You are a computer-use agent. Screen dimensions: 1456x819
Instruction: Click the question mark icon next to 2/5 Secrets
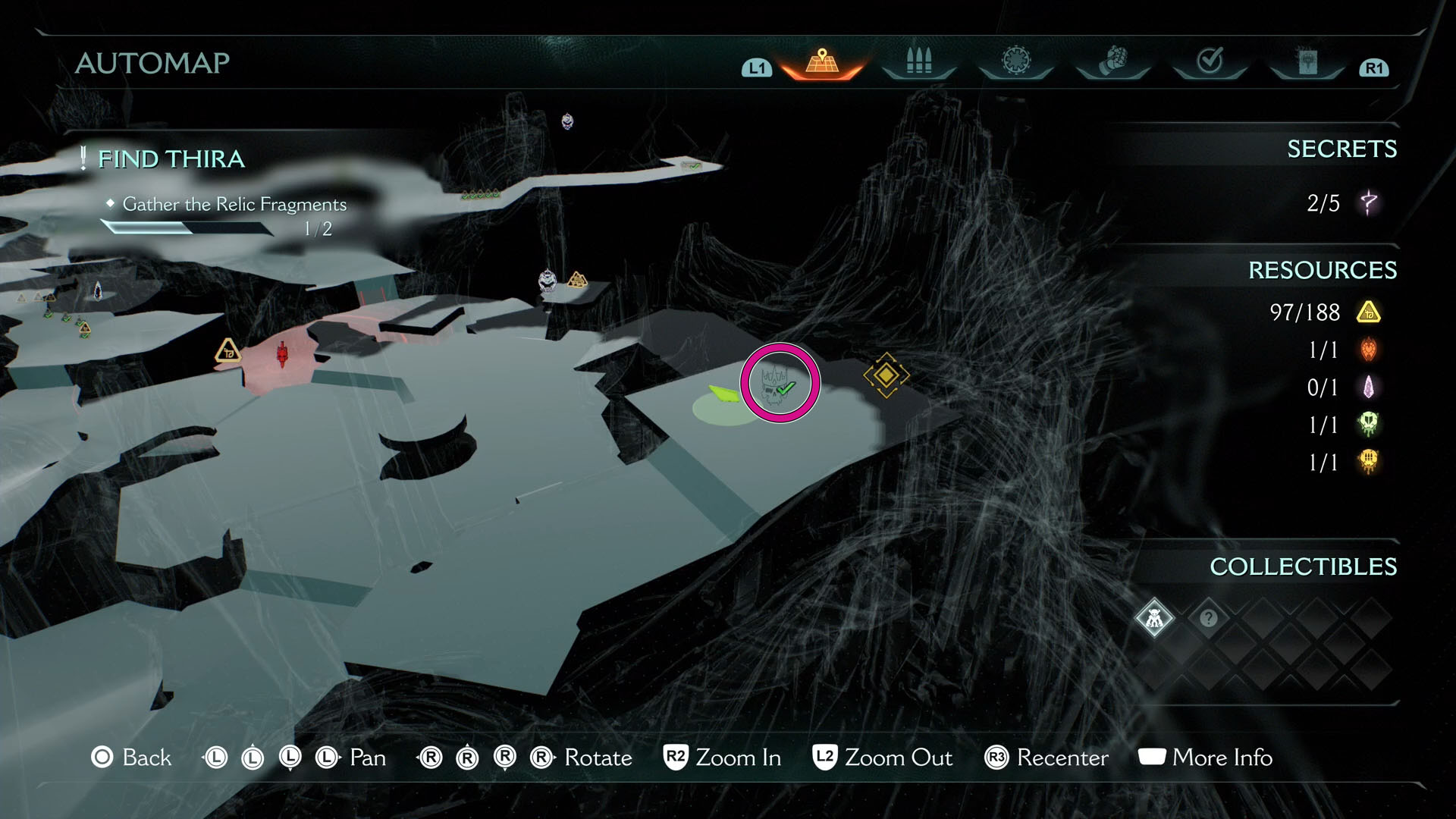pyautogui.click(x=1371, y=203)
